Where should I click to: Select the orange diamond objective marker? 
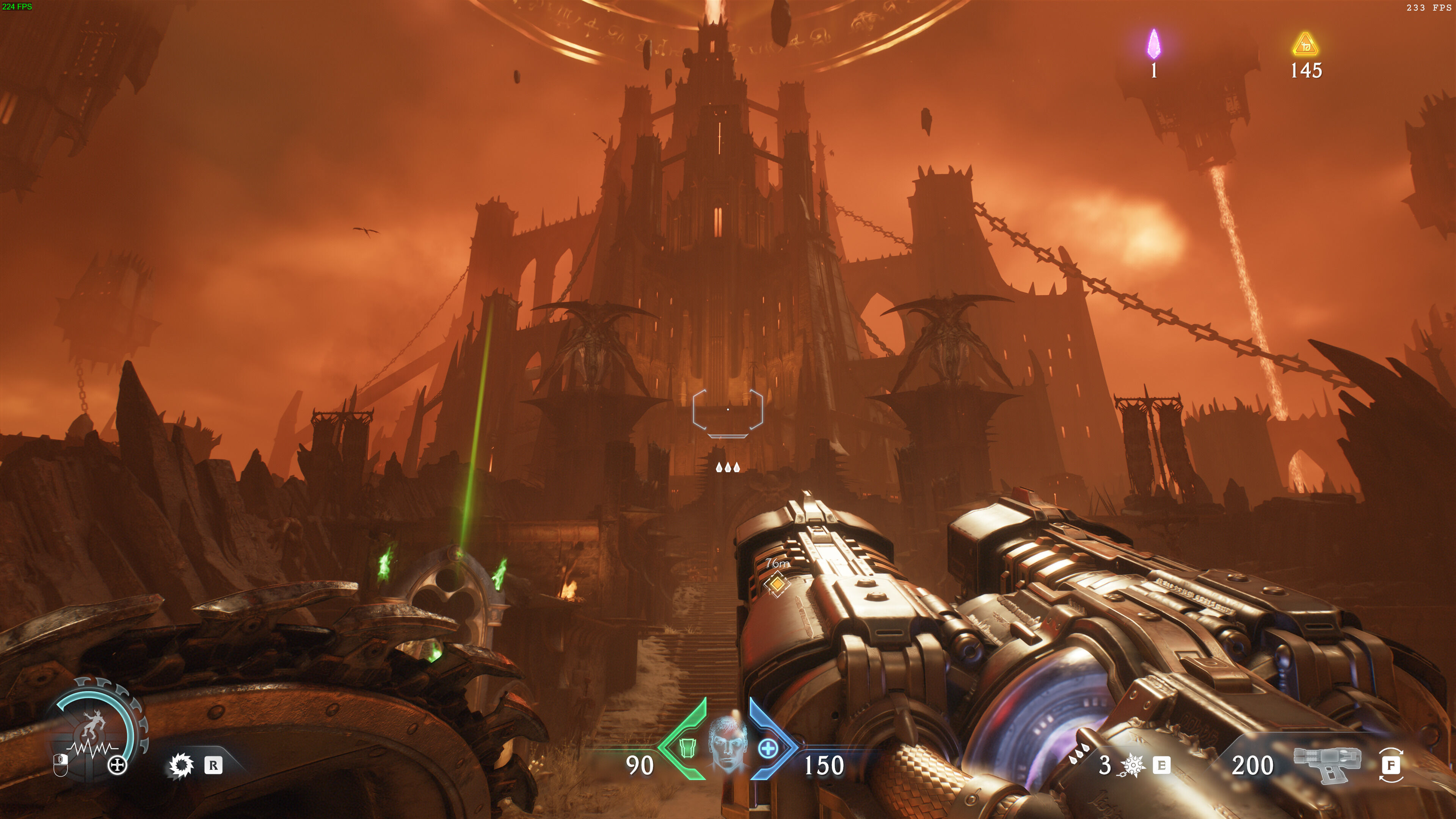coord(777,583)
